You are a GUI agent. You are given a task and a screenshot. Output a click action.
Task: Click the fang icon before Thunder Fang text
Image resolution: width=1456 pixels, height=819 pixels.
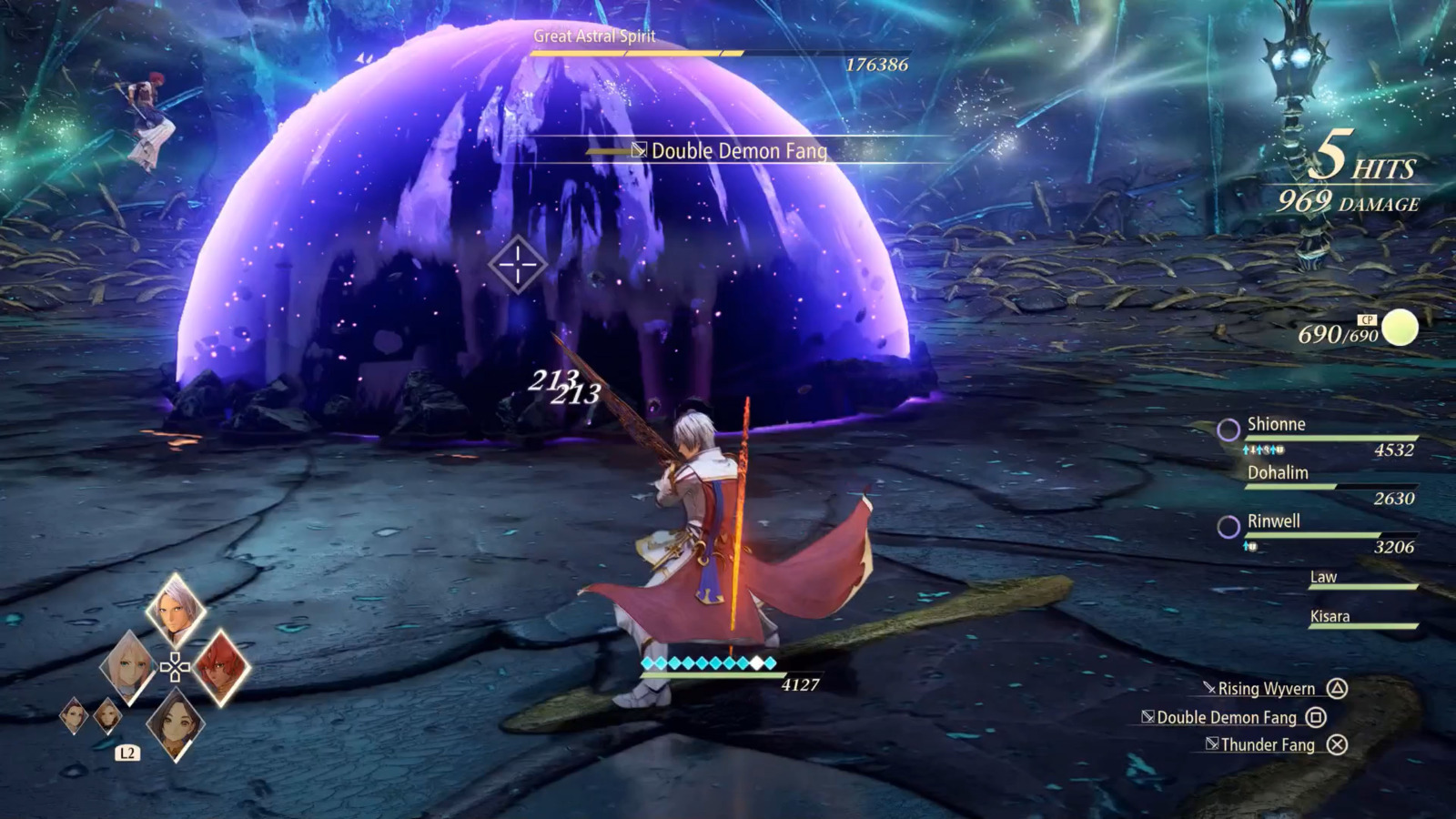(1212, 743)
